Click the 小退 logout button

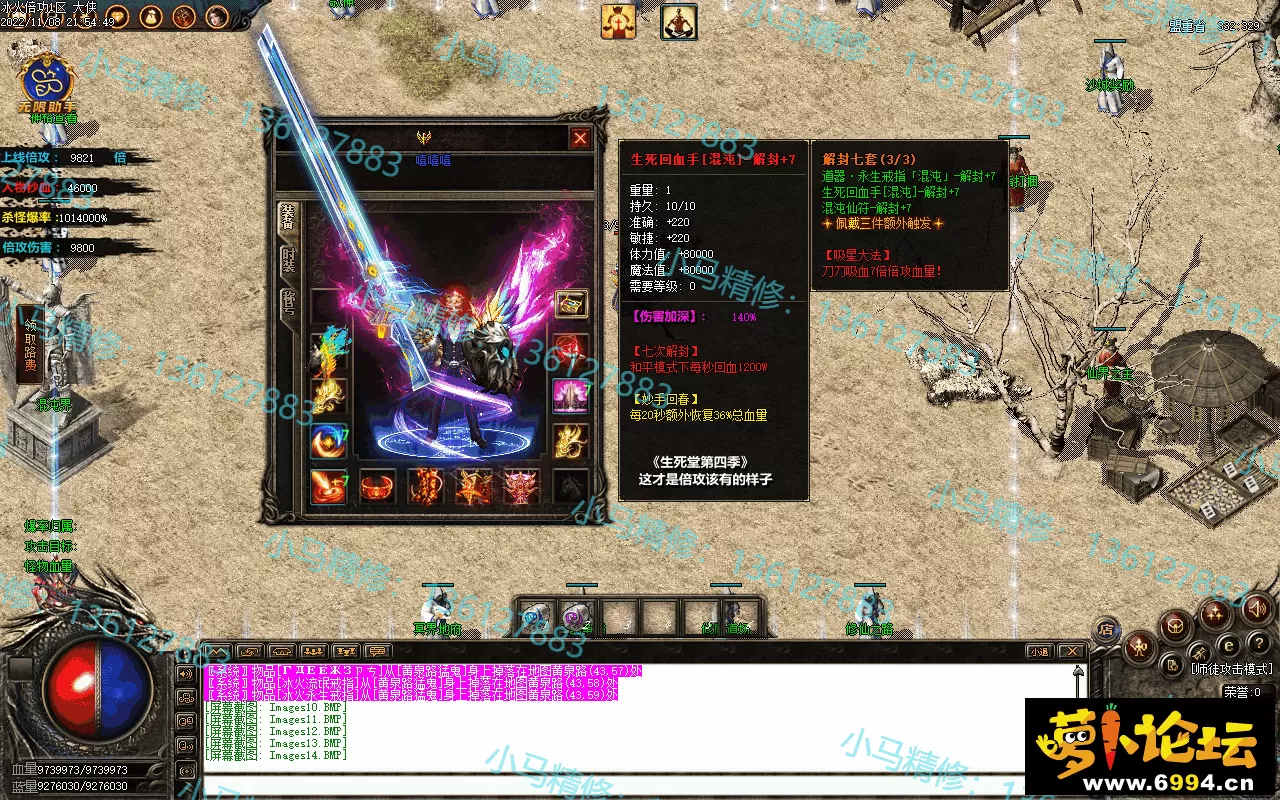pyautogui.click(x=1039, y=652)
